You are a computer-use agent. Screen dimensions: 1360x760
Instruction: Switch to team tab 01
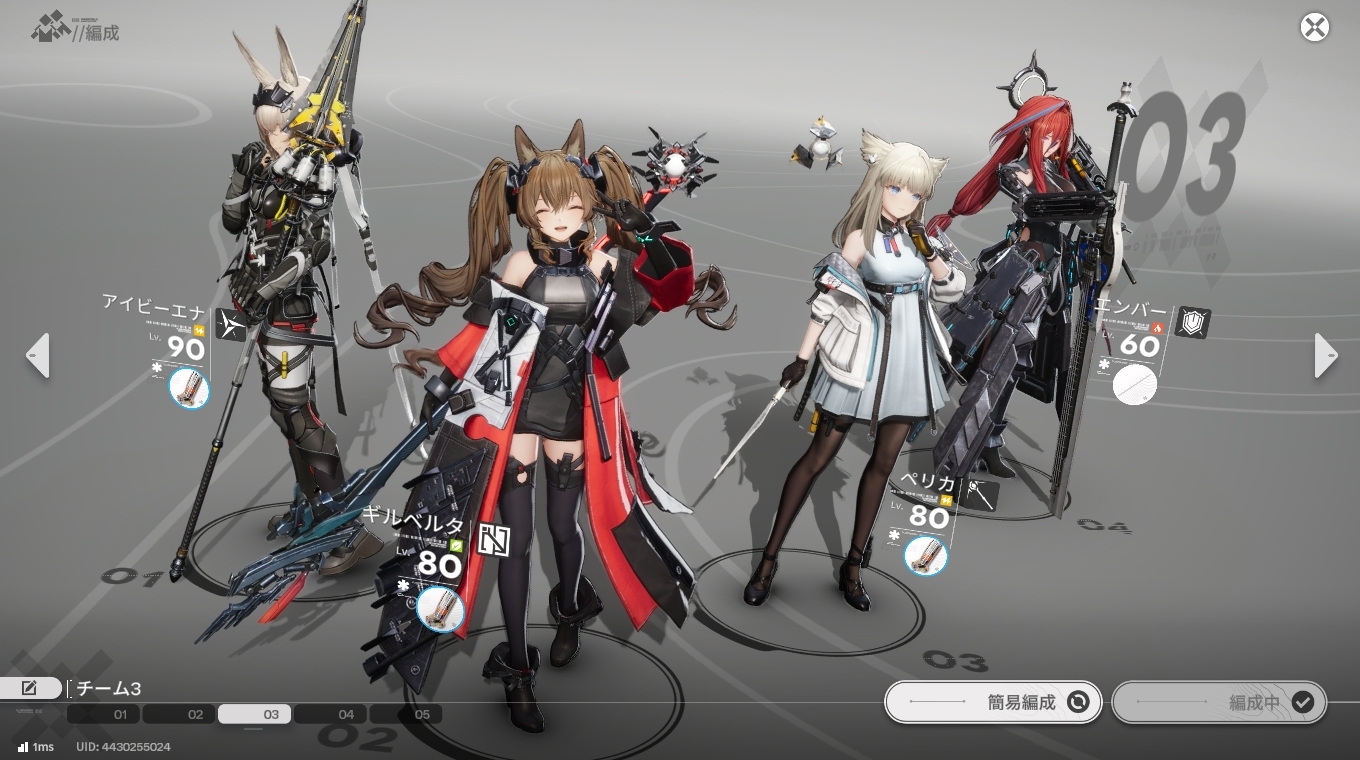pos(105,714)
